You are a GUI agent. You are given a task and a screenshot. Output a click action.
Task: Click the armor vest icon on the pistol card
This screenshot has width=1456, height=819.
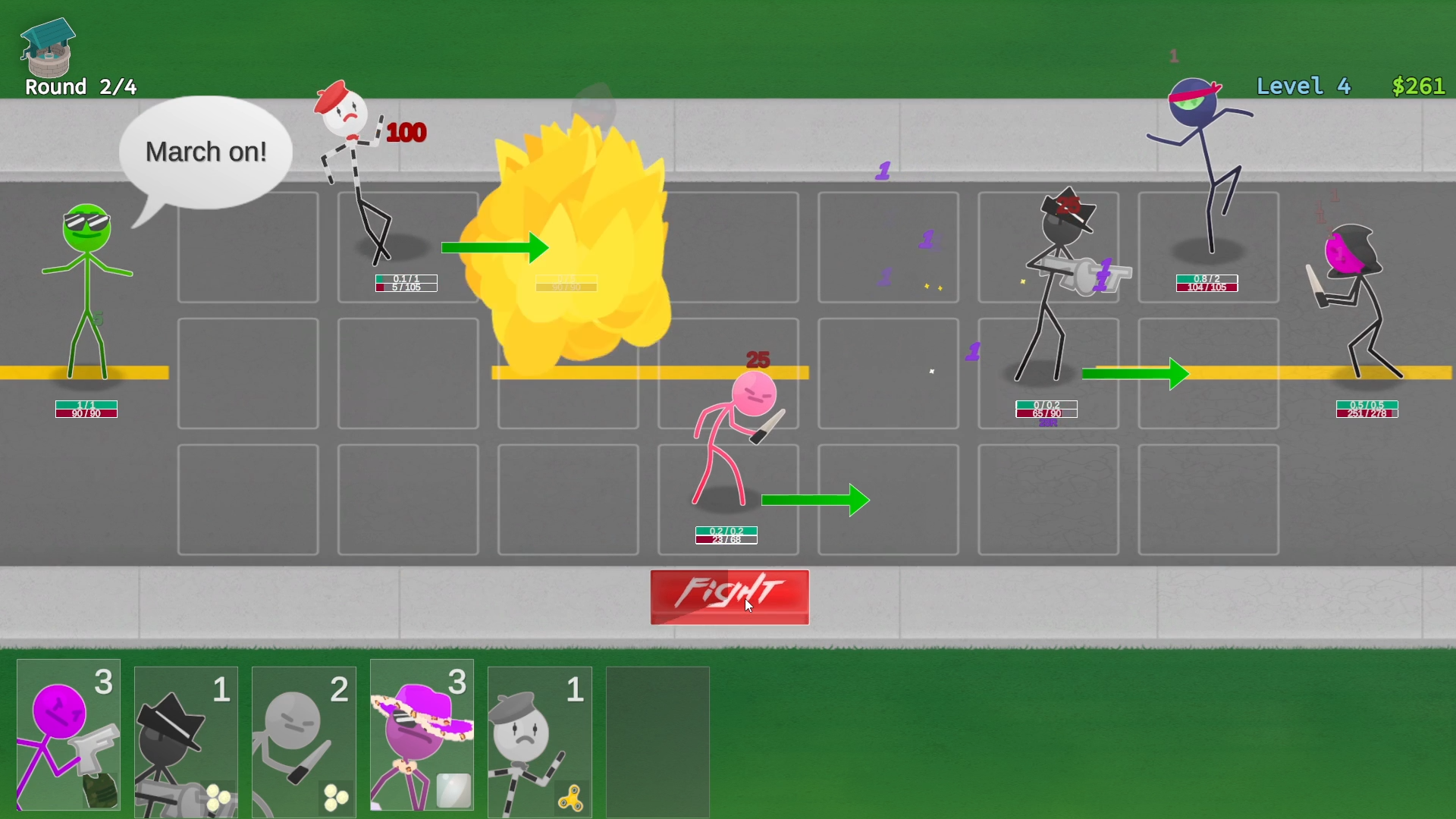point(101,789)
